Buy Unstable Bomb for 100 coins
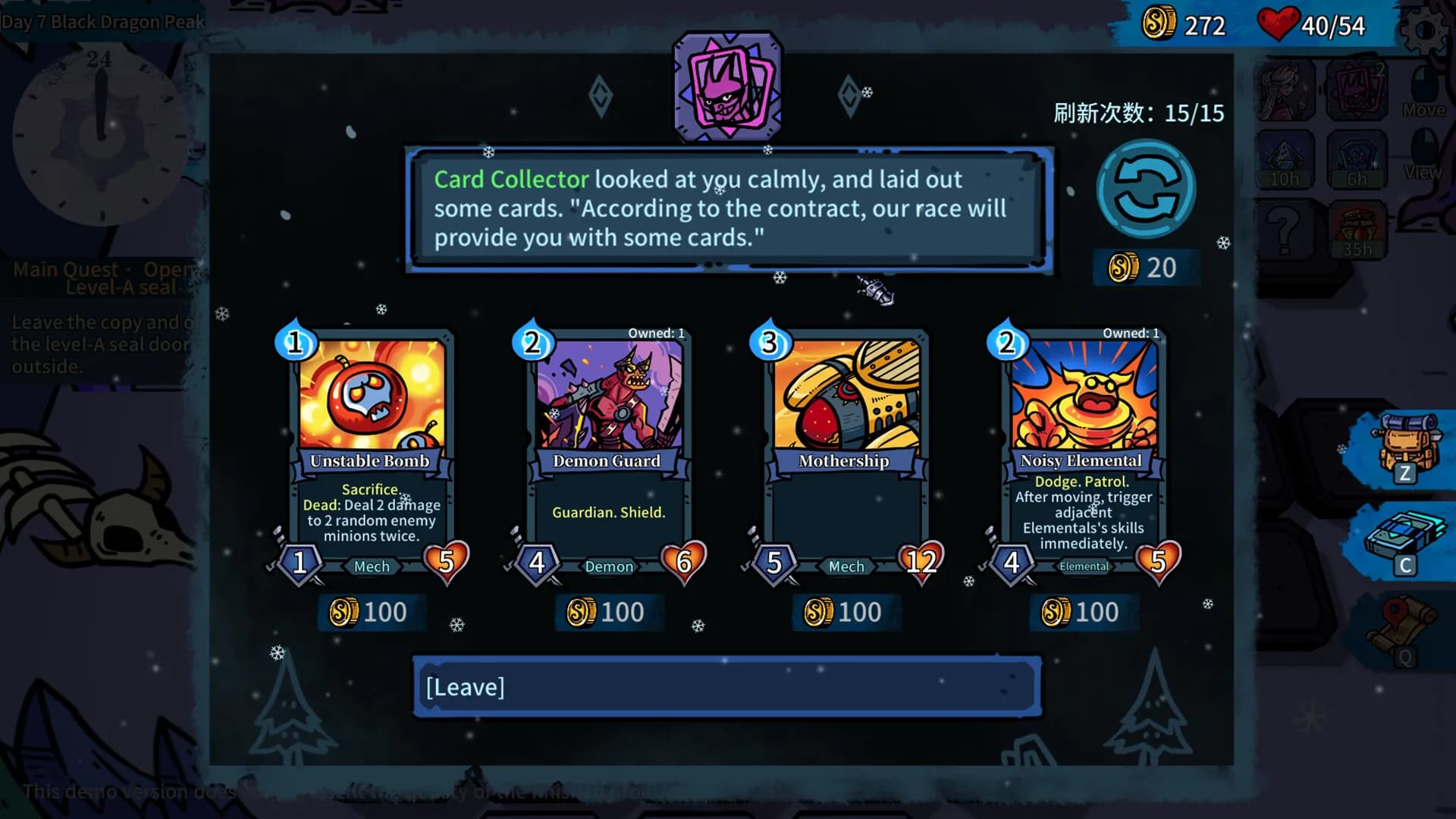 (371, 612)
